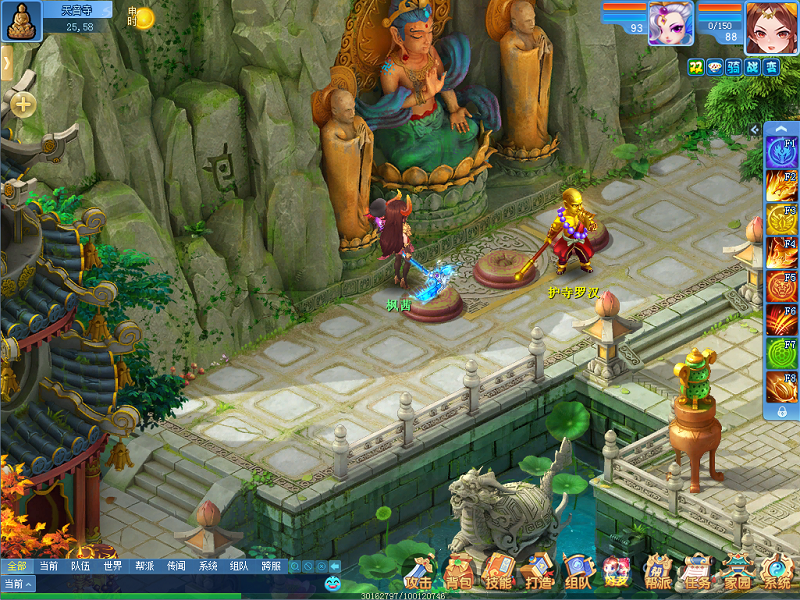The height and width of the screenshot is (600, 800).
Task: Open the 打造 crafting menu
Action: tap(538, 573)
